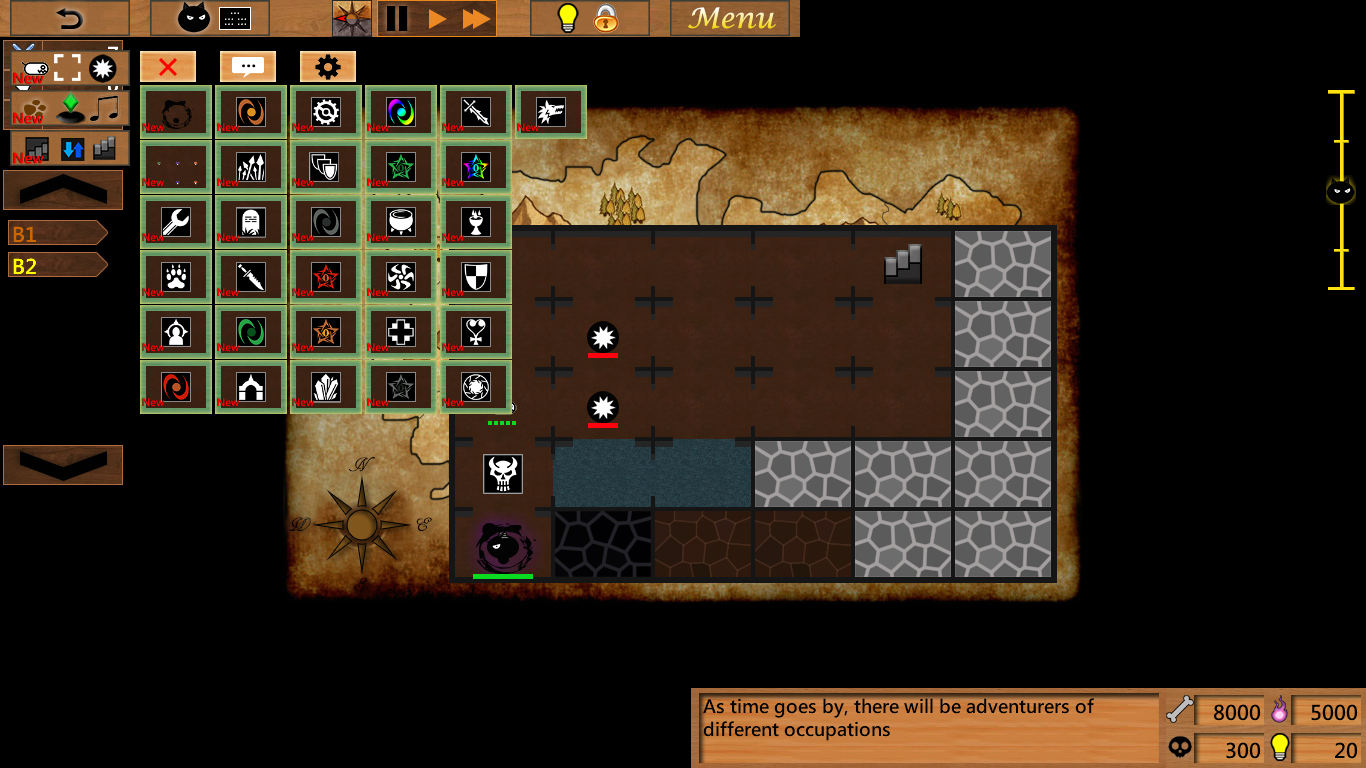Open the gear settings icon above the build grid
This screenshot has width=1366, height=768.
(327, 66)
